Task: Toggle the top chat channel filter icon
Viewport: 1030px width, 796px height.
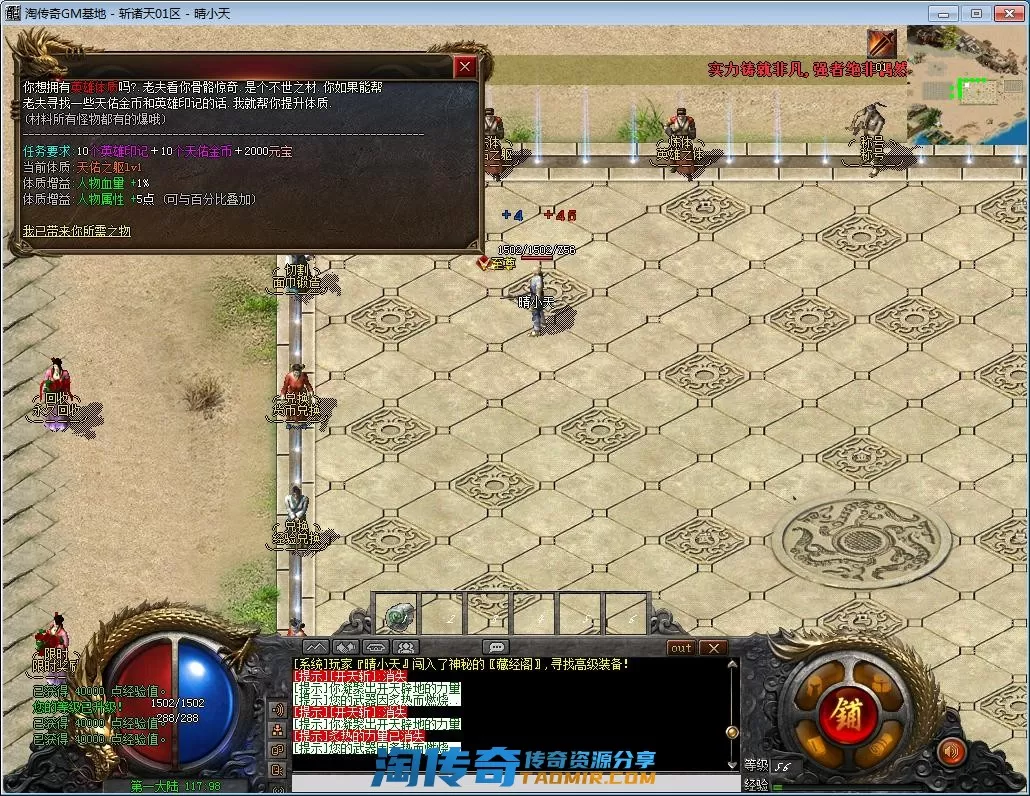Action: click(x=278, y=709)
